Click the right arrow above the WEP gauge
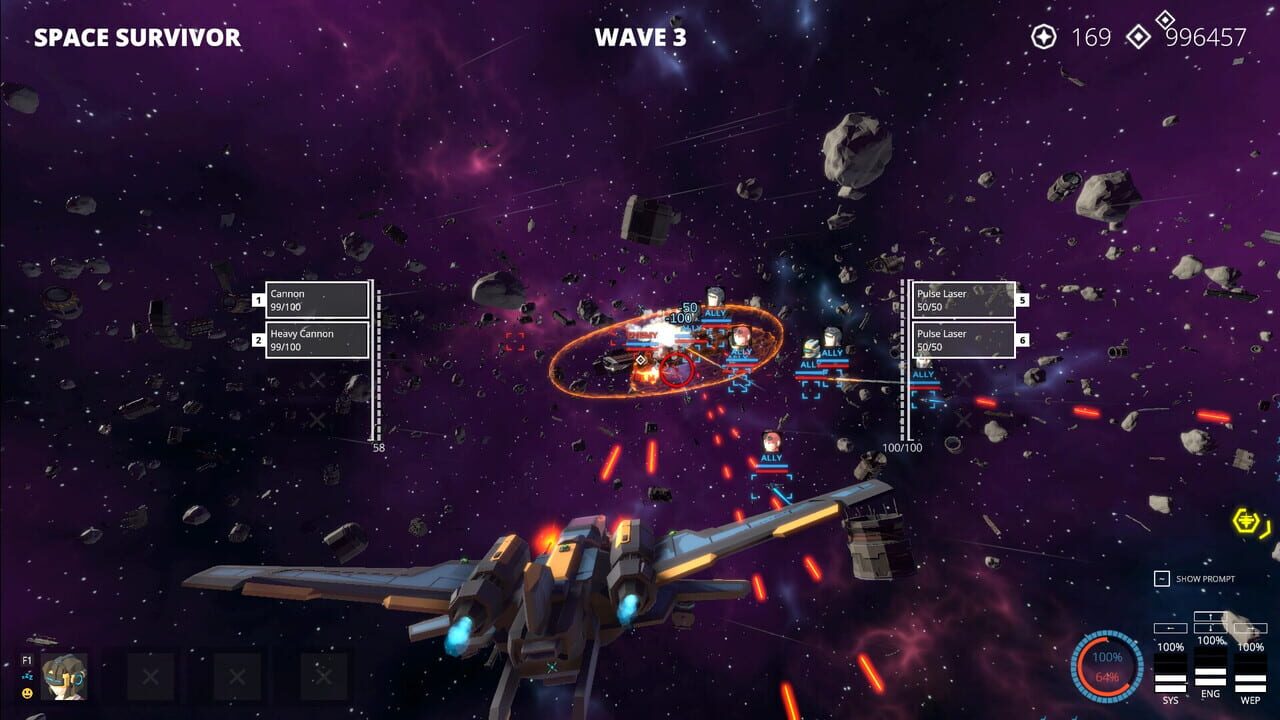The height and width of the screenshot is (720, 1280). 1251,629
